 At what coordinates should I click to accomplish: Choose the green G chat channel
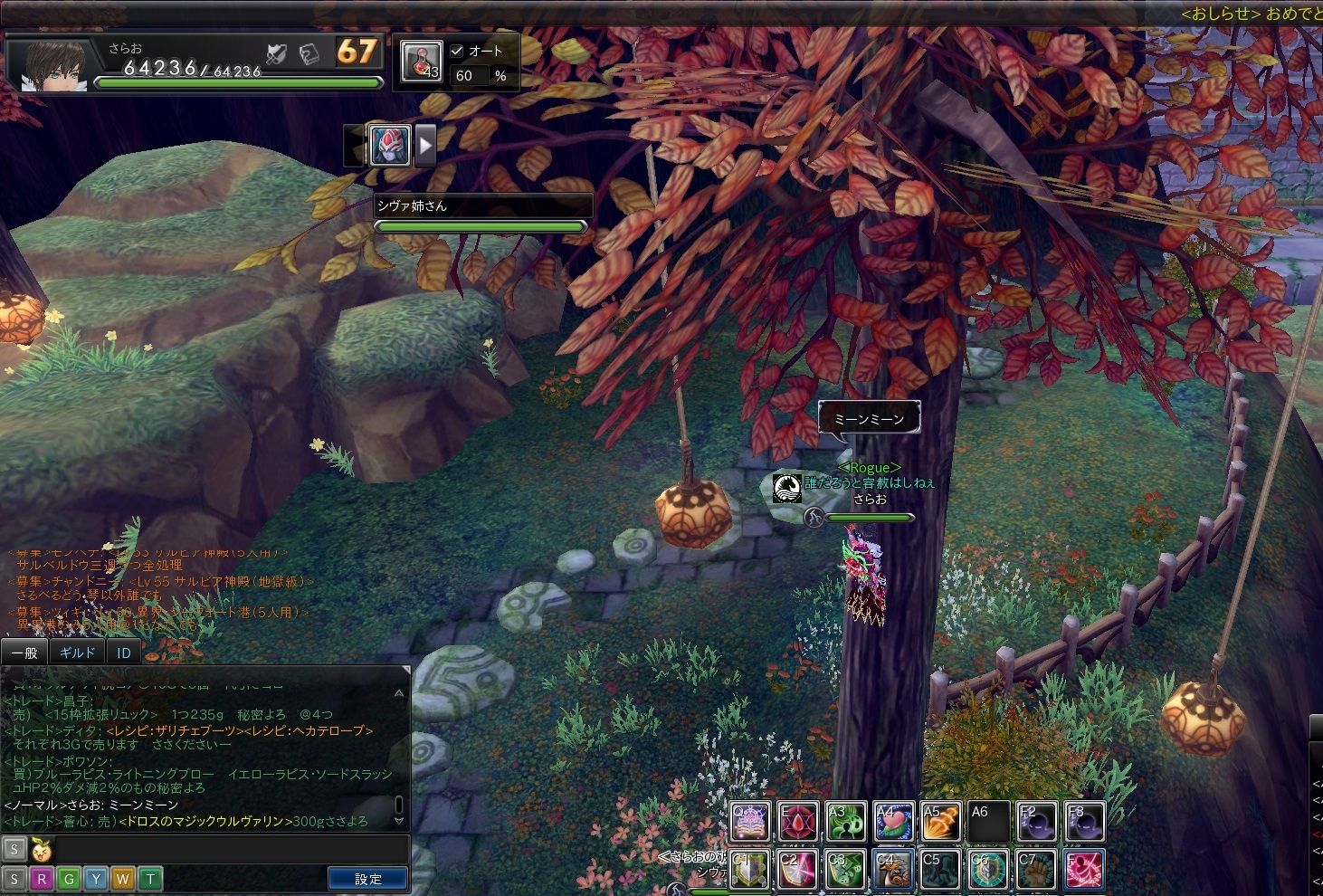click(x=69, y=879)
